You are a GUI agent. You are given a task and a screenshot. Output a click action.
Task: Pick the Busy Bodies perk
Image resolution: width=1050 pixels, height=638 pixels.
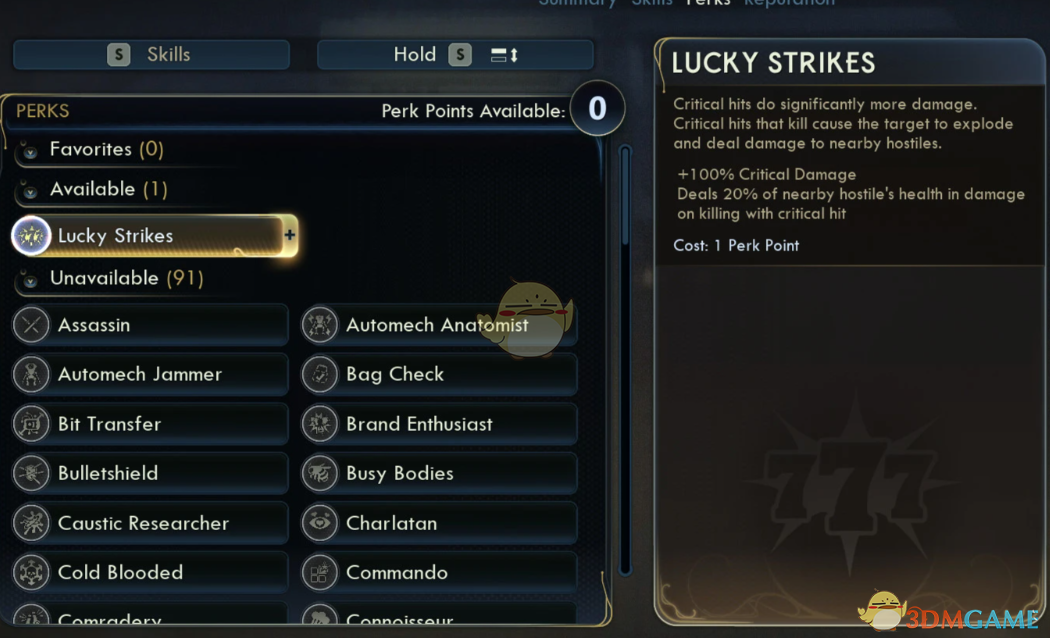pos(439,473)
